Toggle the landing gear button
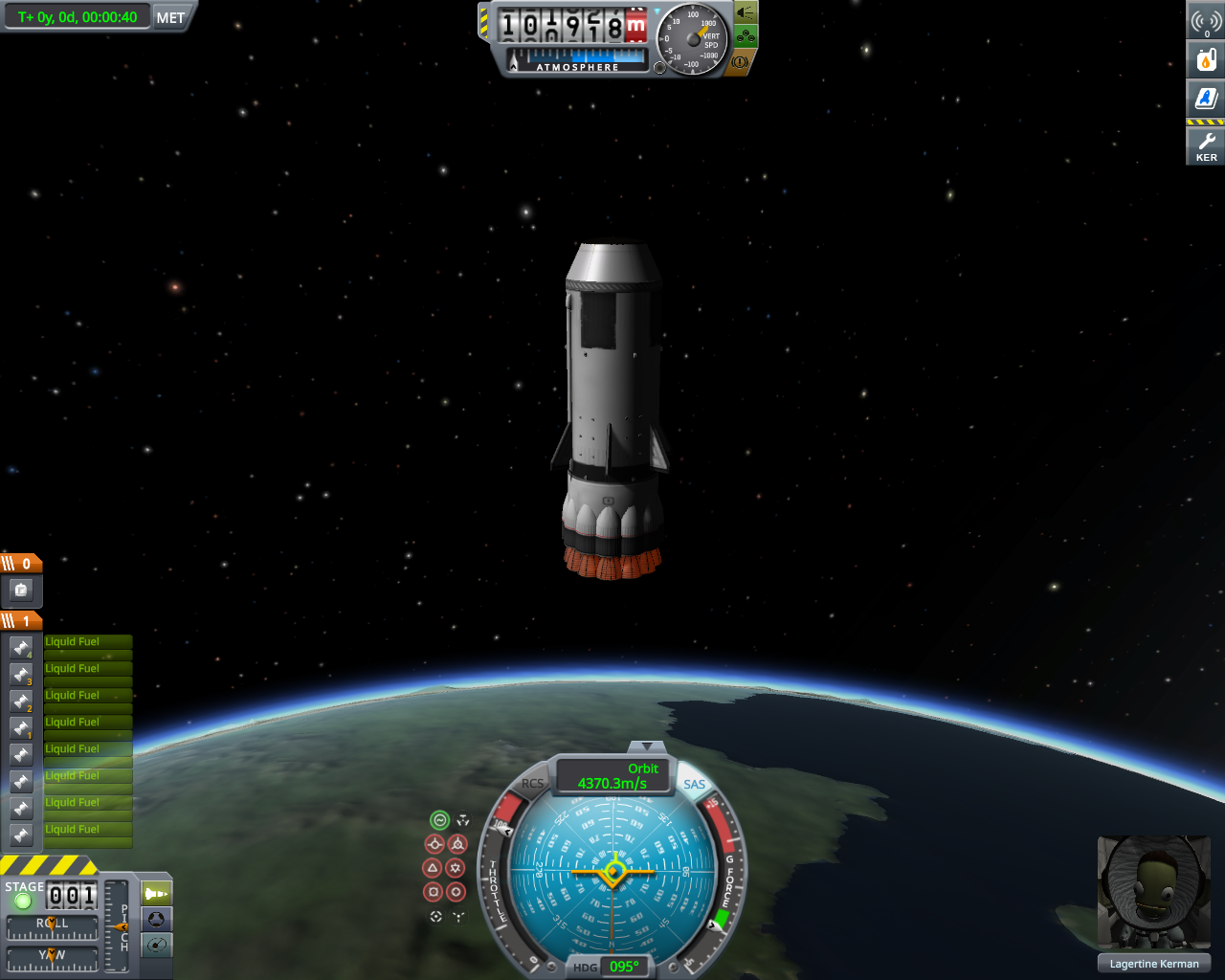This screenshot has height=980, width=1225. (746, 37)
